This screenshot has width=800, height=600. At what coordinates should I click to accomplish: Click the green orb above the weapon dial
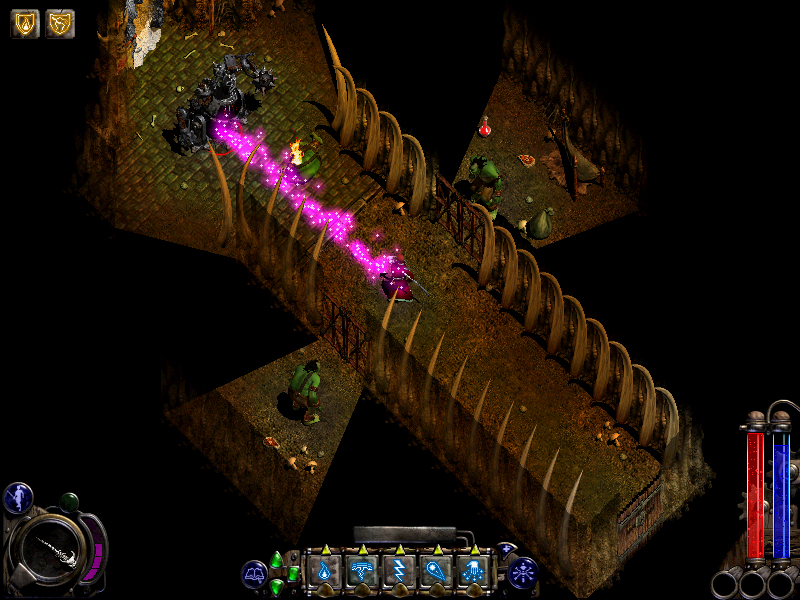click(x=69, y=502)
